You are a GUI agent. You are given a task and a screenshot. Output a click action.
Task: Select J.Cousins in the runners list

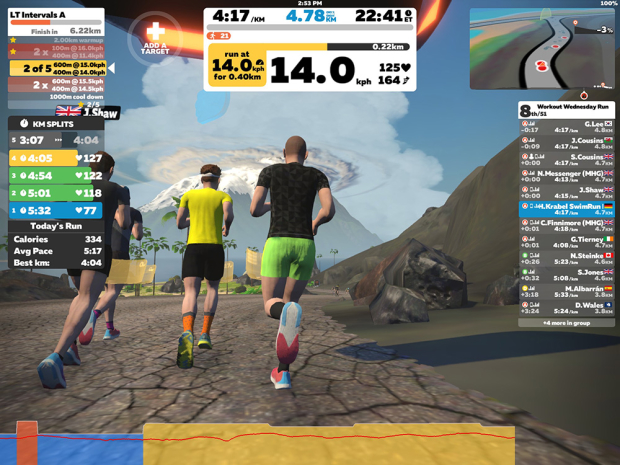point(566,143)
